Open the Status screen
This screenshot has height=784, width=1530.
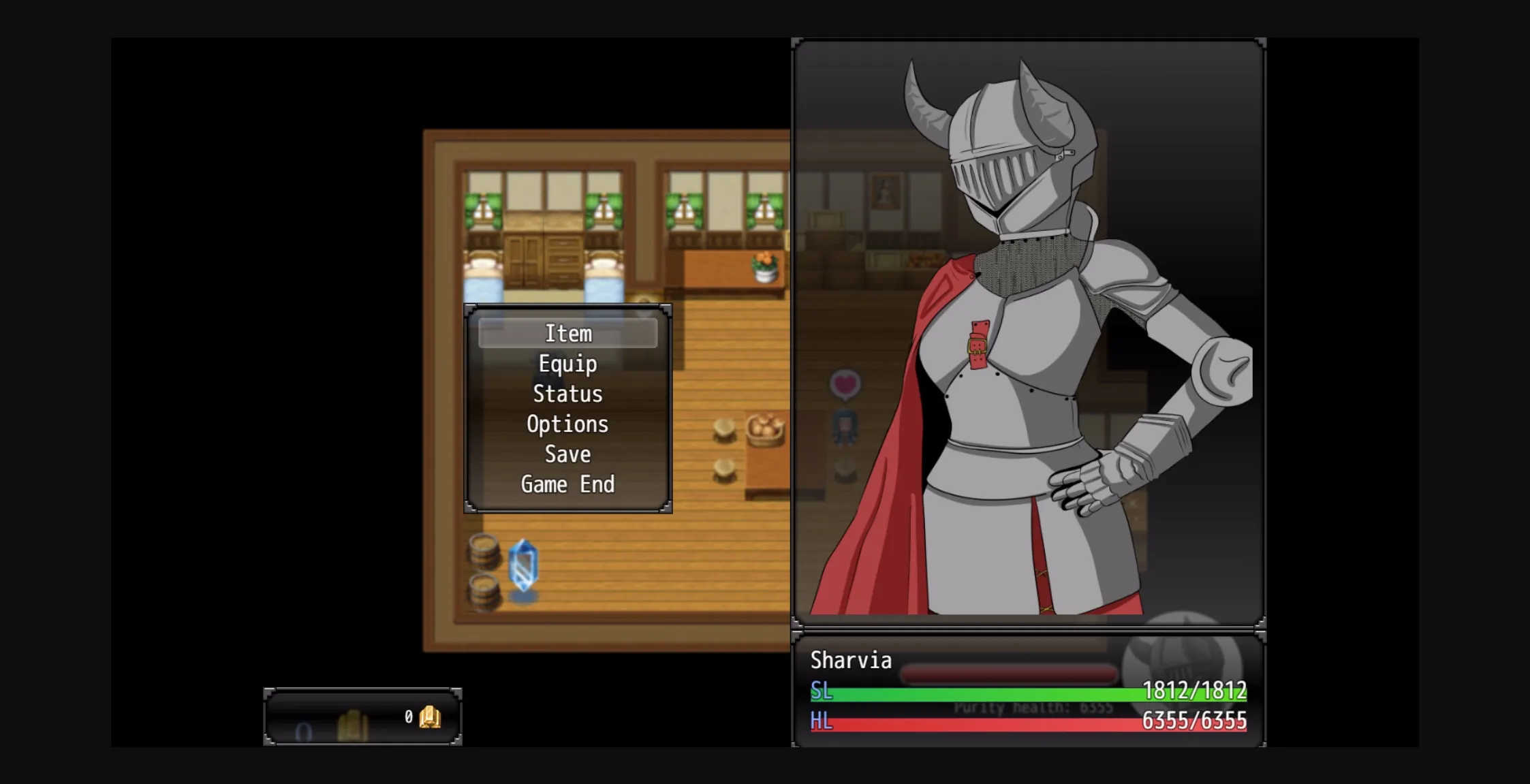click(567, 394)
